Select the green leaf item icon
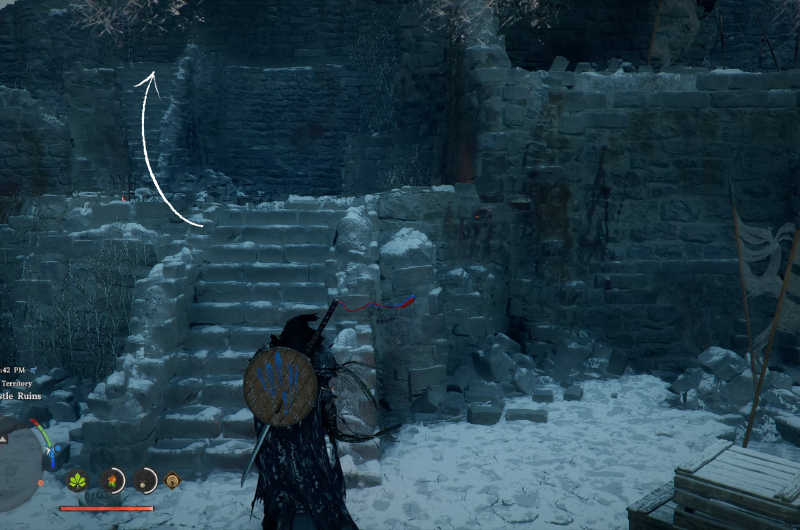This screenshot has width=800, height=530. pyautogui.click(x=77, y=480)
